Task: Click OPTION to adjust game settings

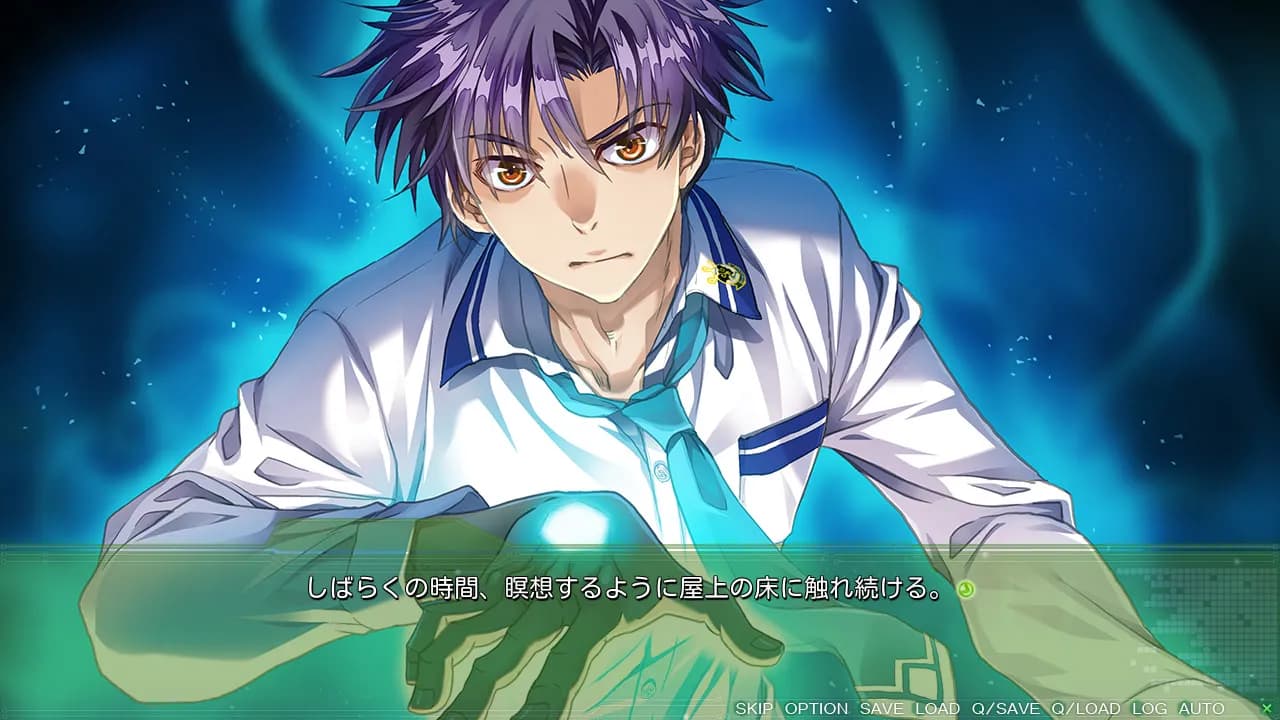Action: point(818,709)
